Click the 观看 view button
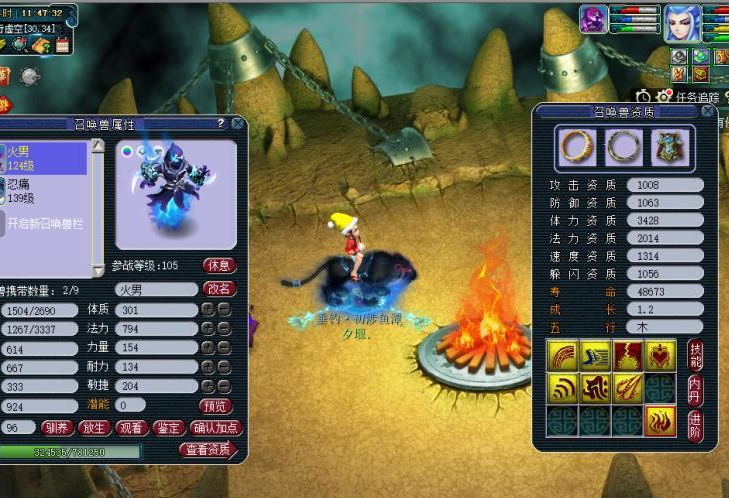 point(132,428)
